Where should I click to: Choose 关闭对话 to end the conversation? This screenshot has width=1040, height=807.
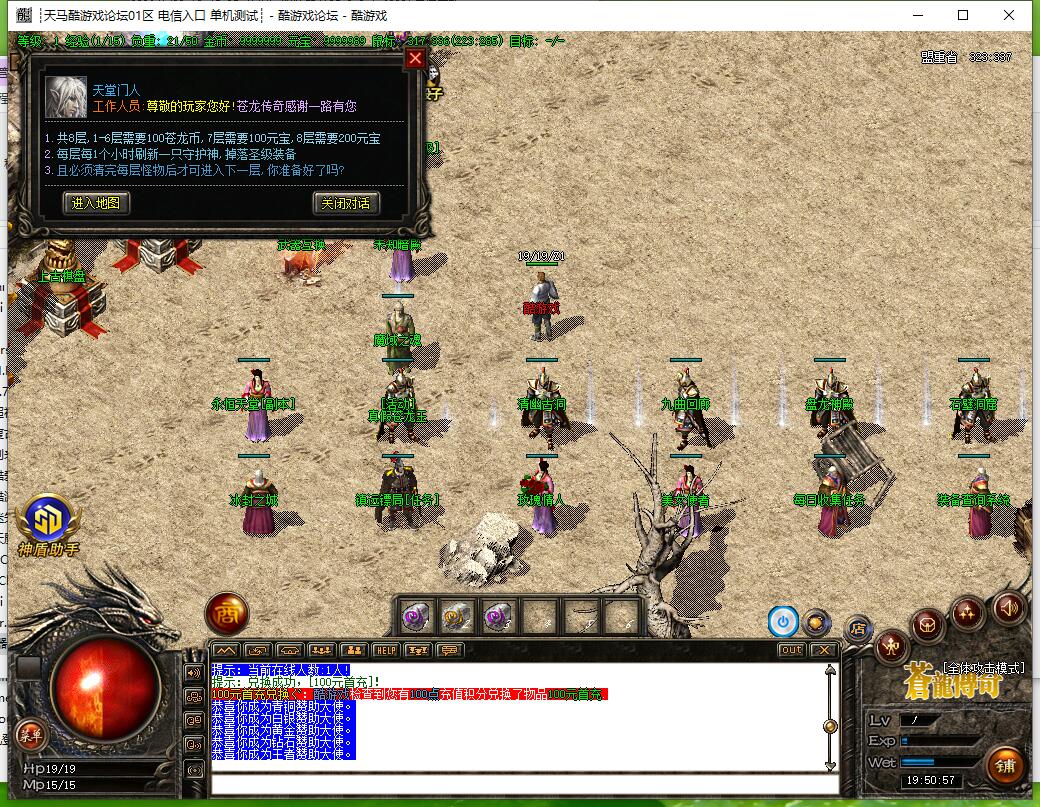coord(346,203)
